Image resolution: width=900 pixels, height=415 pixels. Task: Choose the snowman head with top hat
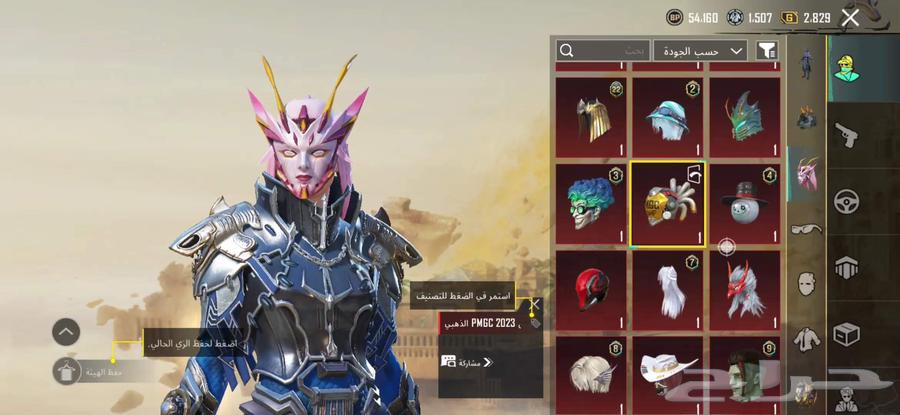744,204
